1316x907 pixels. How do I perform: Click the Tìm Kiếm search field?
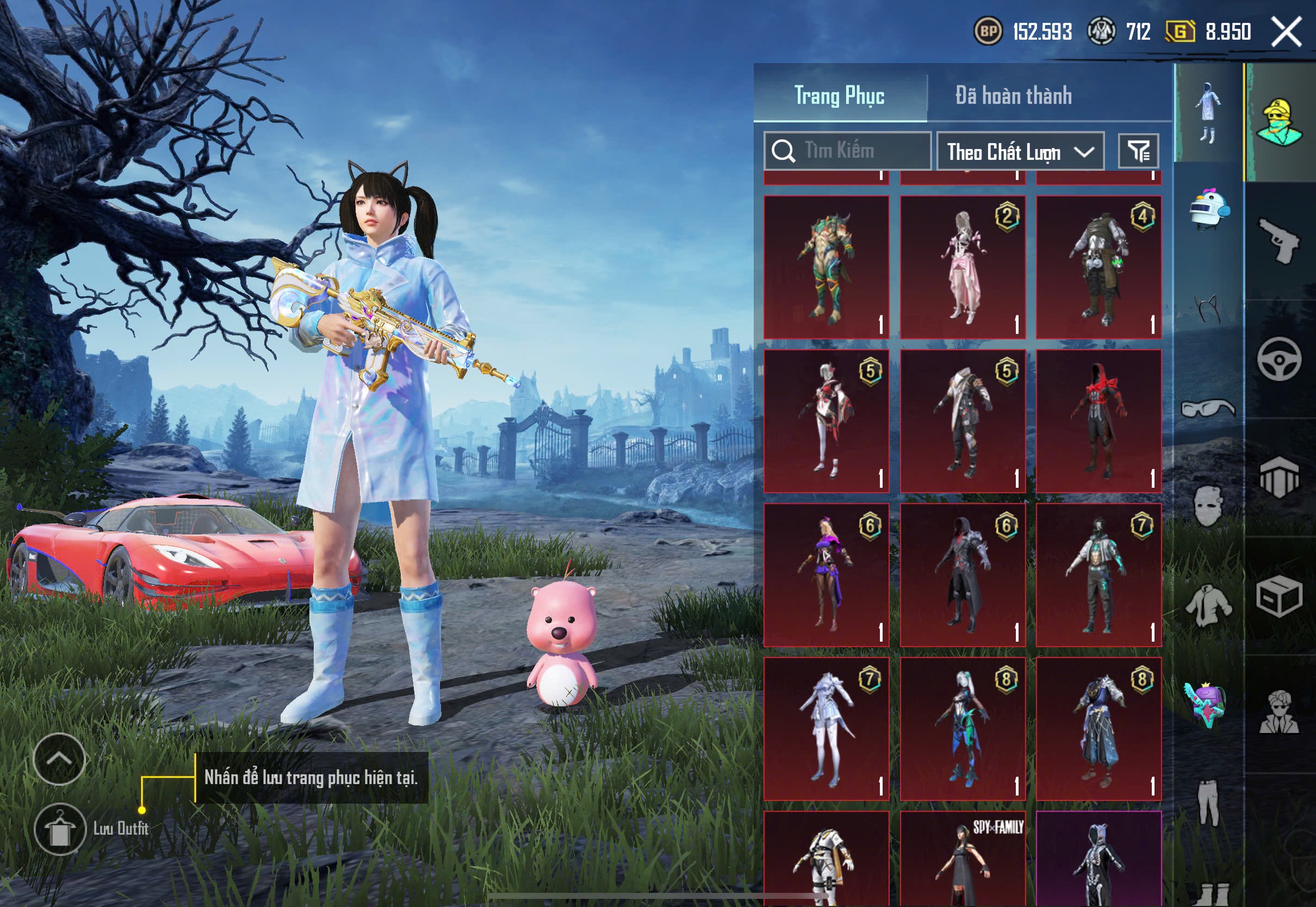click(x=847, y=151)
